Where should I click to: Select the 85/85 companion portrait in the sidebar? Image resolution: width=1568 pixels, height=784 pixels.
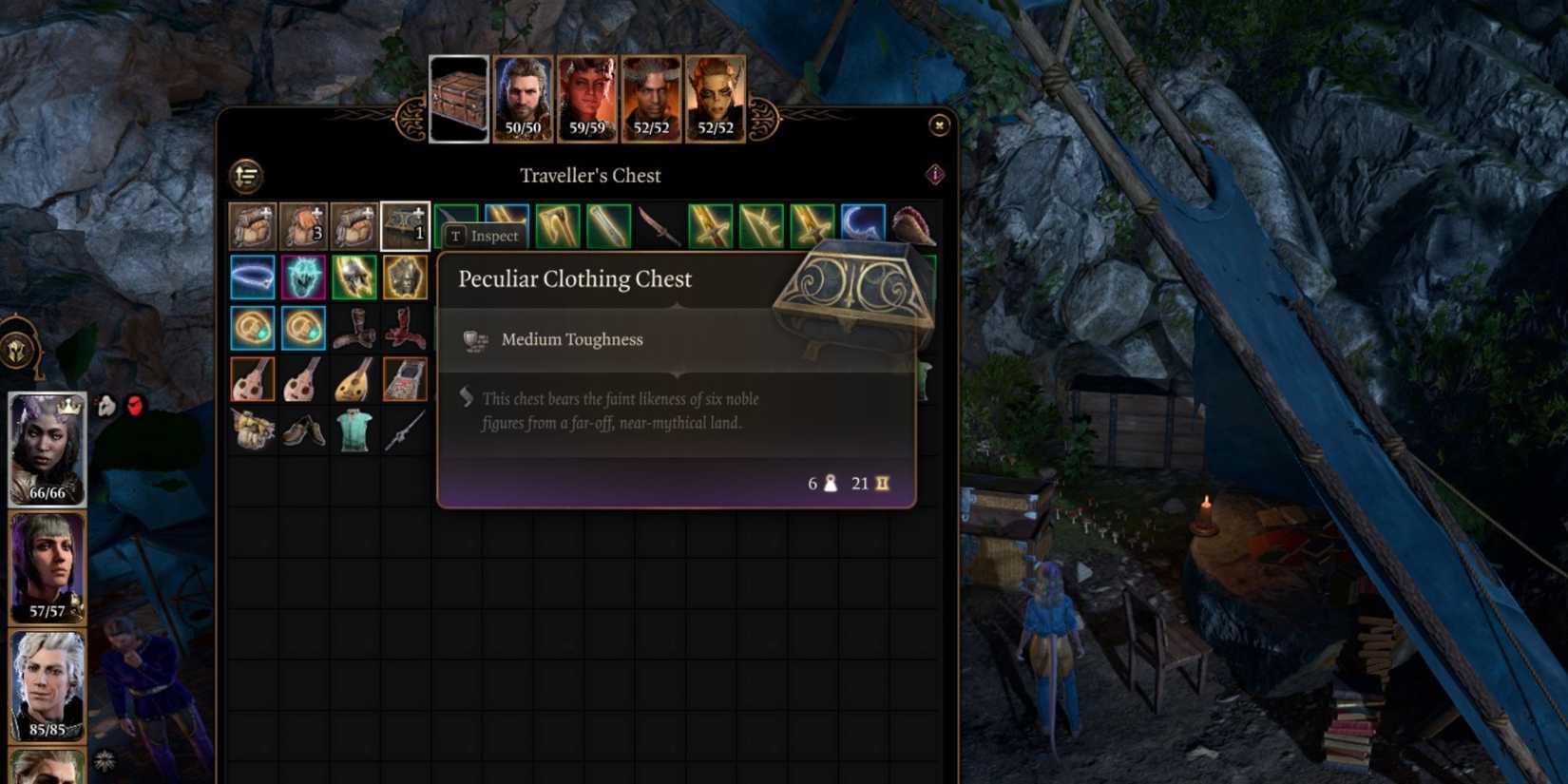coord(46,684)
